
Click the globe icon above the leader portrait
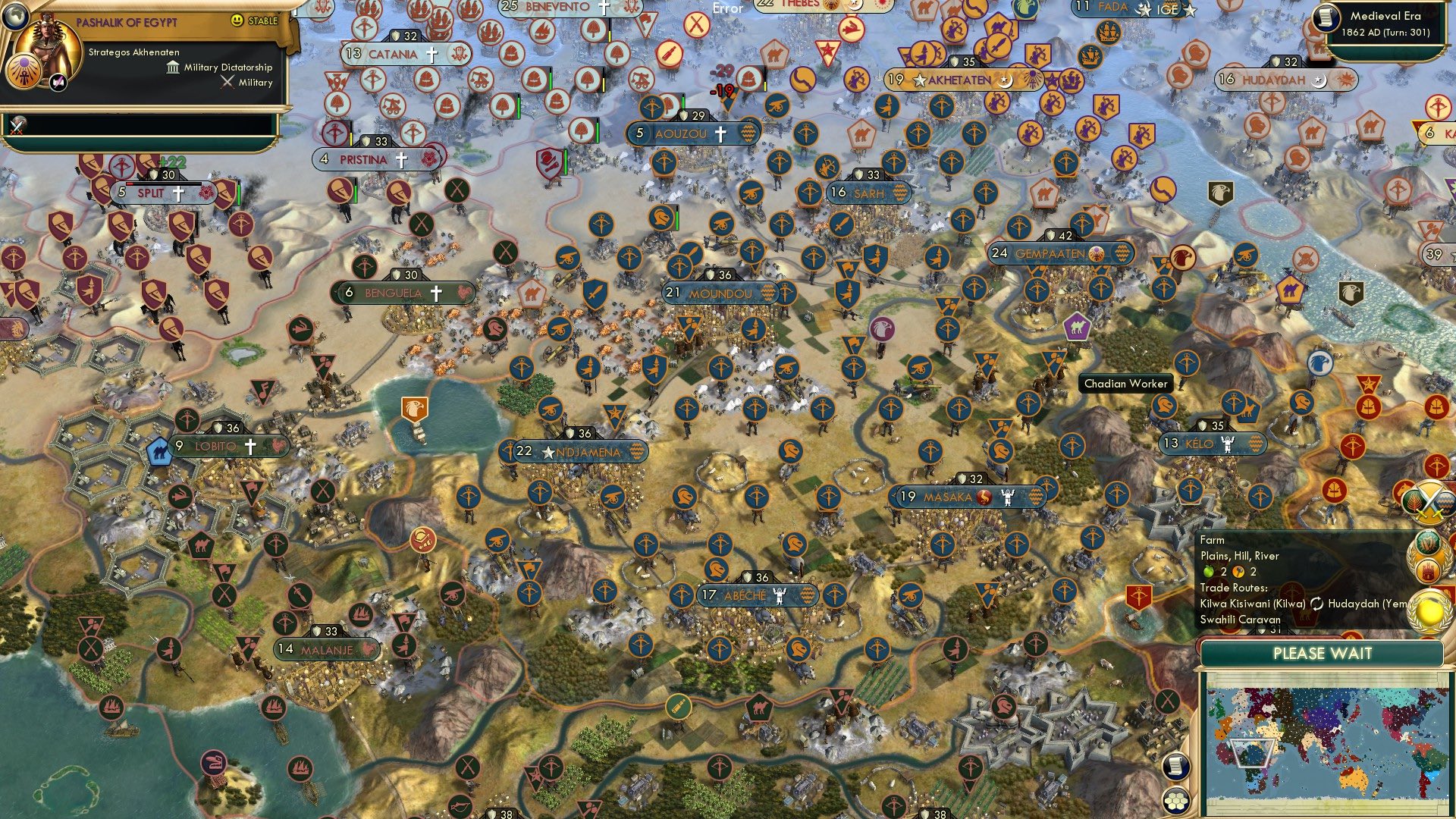click(14, 15)
